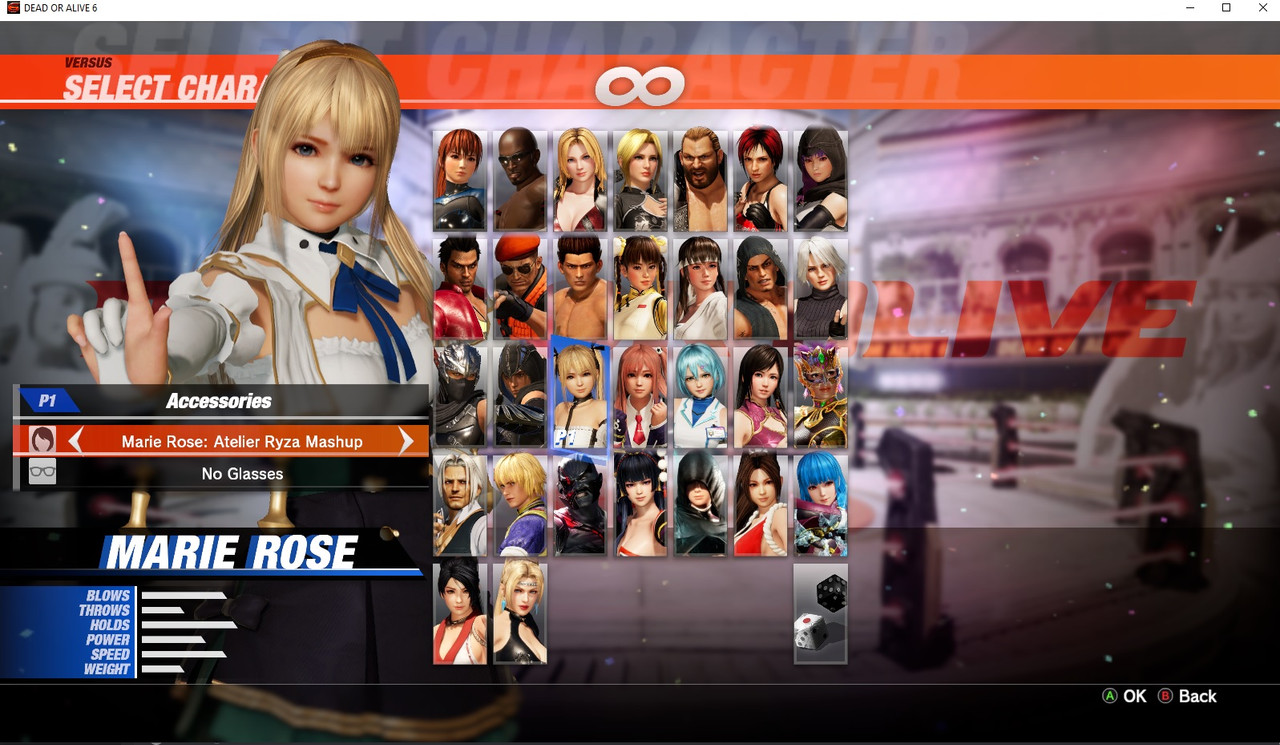Select Ayane in the purple hood
Image resolution: width=1280 pixels, height=745 pixels.
[820, 180]
